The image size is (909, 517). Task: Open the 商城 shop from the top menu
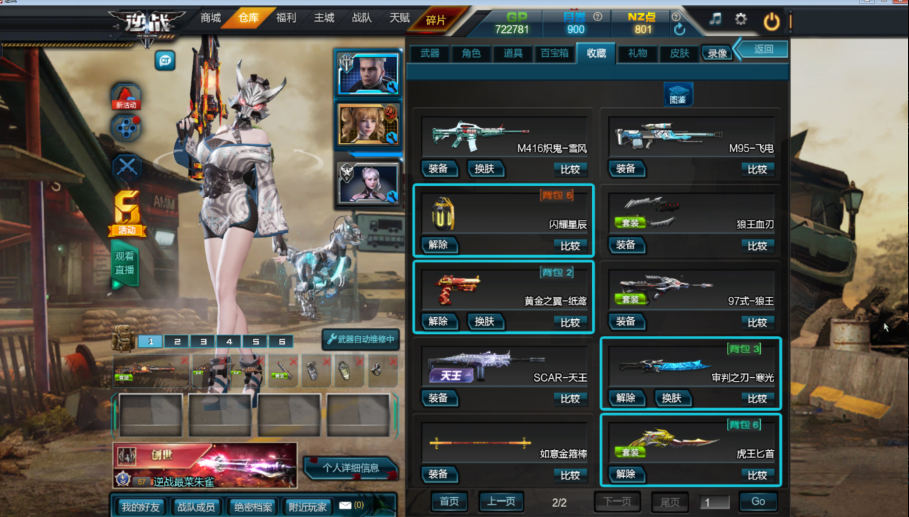point(210,18)
